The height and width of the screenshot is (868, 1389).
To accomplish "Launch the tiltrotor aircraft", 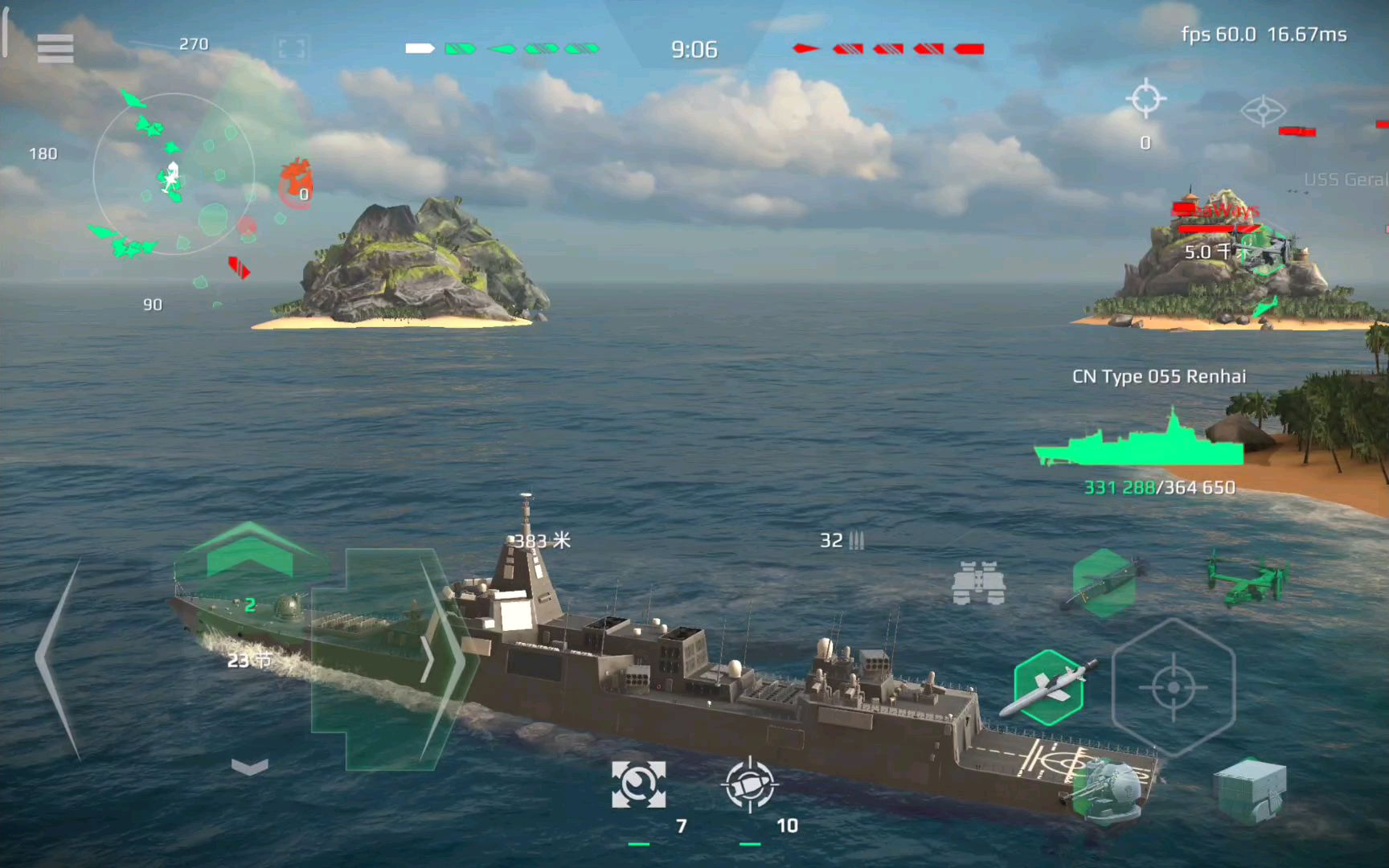I will click(1247, 577).
